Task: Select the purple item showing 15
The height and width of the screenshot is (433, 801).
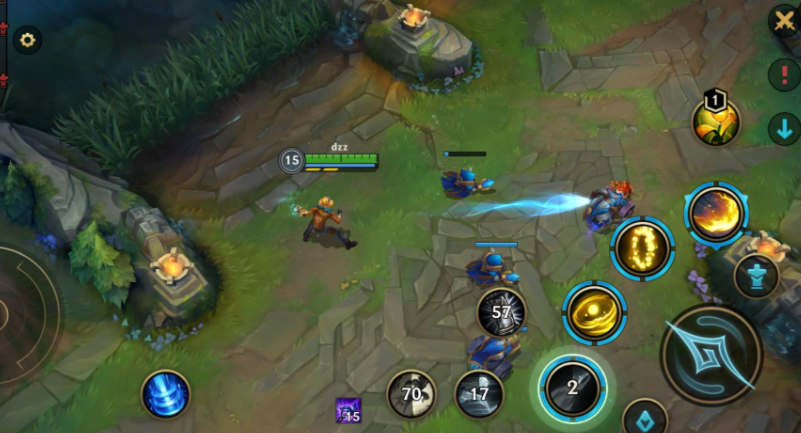Action: [x=348, y=411]
